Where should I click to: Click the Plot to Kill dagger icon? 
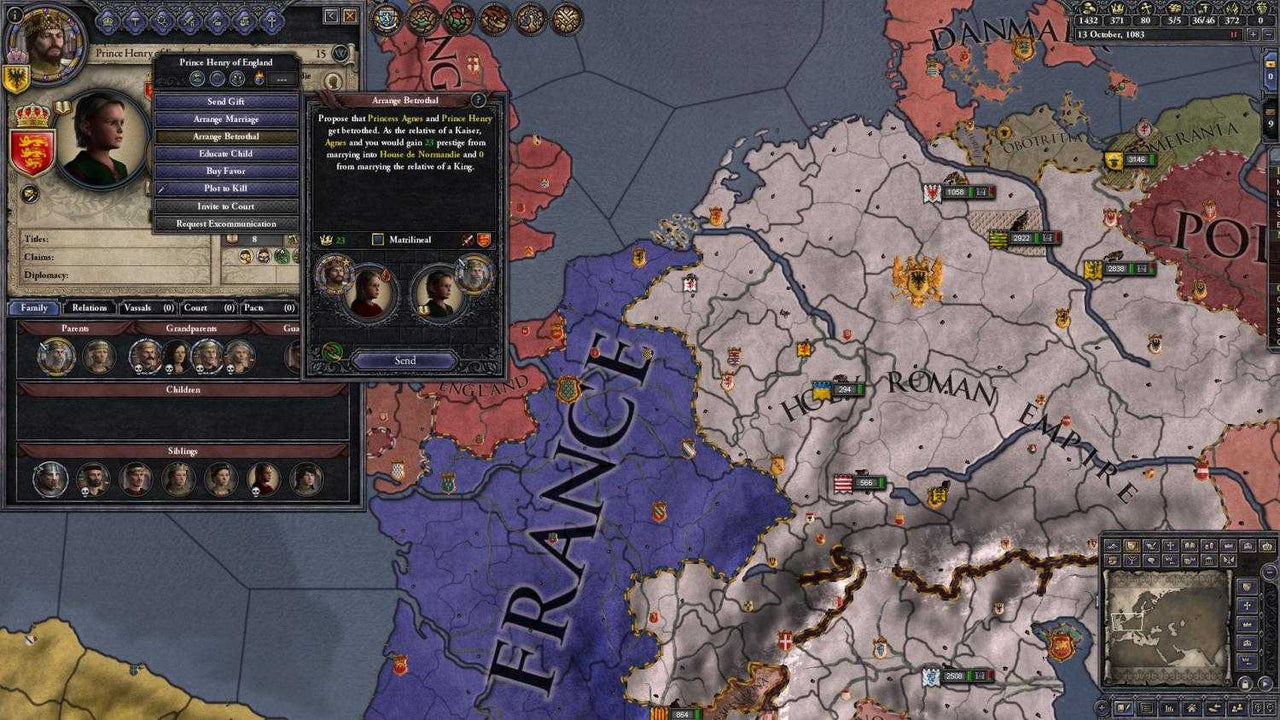(163, 189)
